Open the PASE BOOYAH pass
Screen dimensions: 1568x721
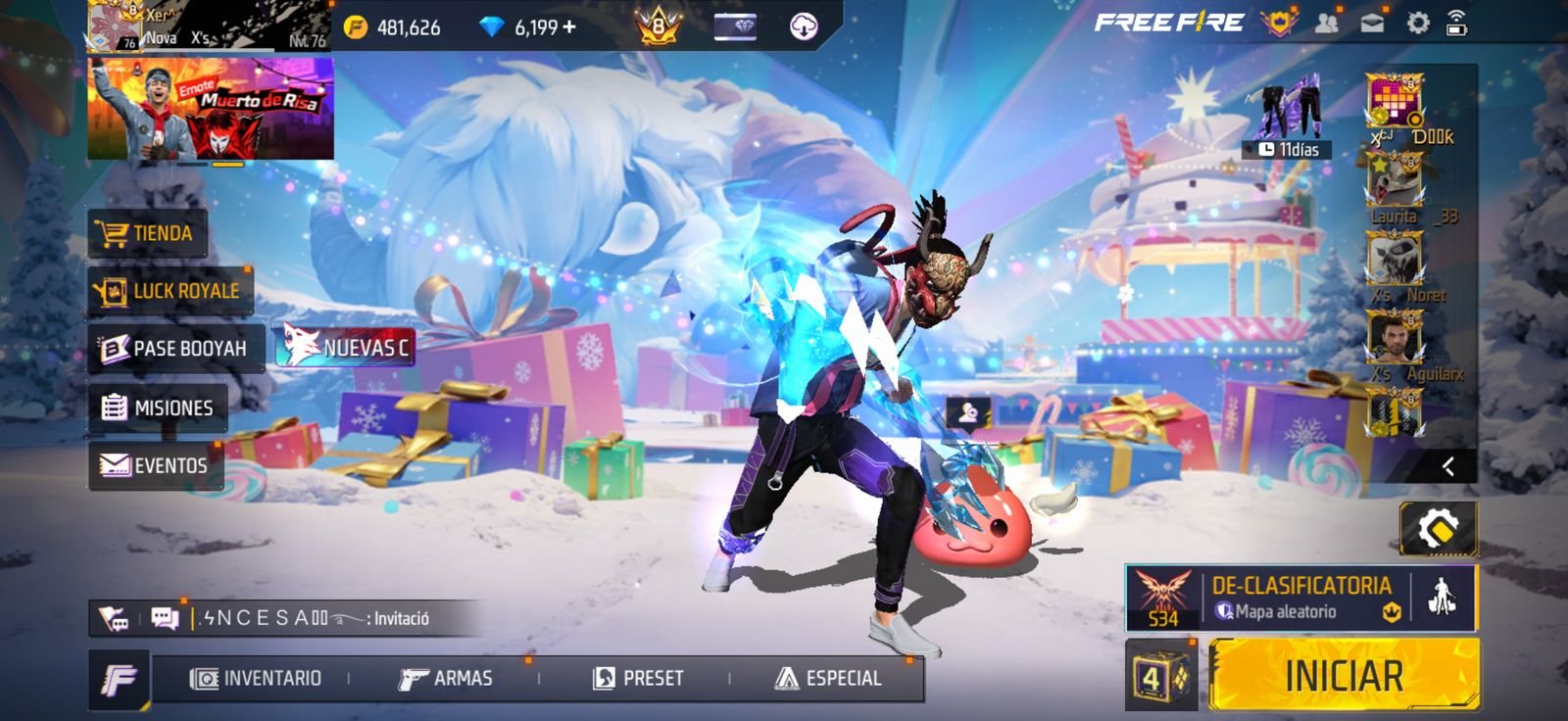point(174,349)
